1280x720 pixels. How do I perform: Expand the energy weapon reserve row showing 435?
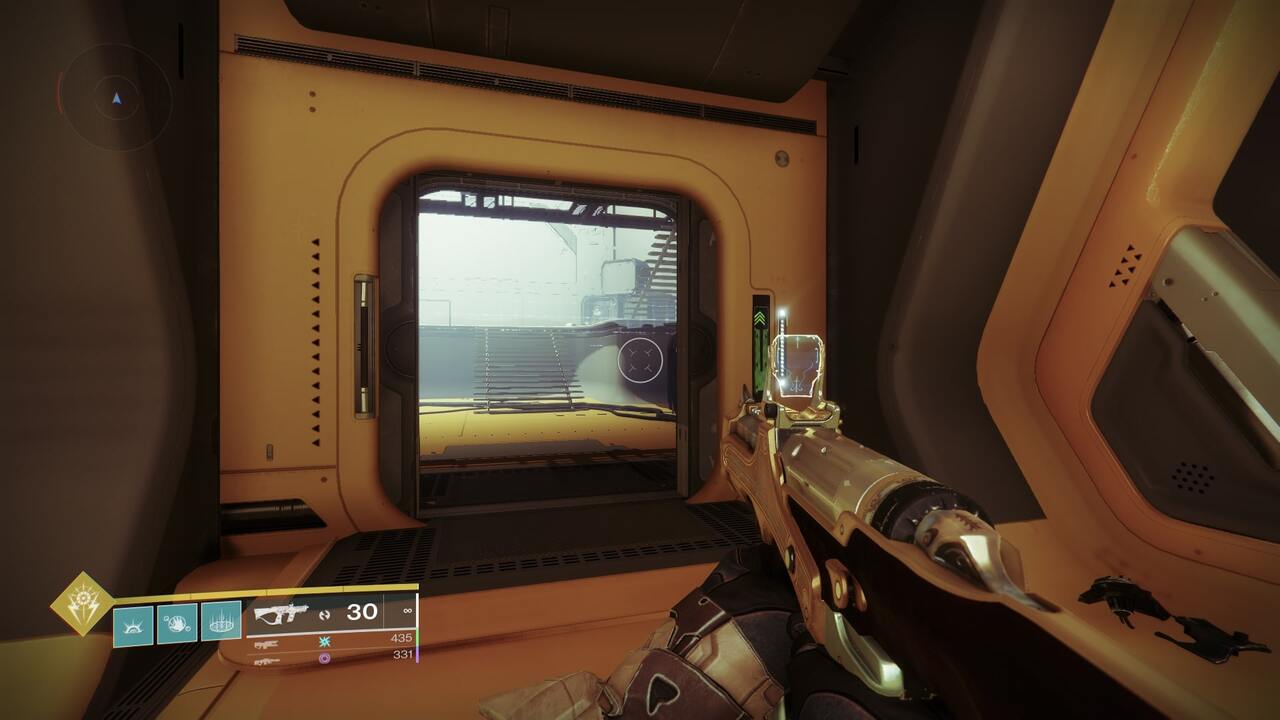pyautogui.click(x=403, y=636)
